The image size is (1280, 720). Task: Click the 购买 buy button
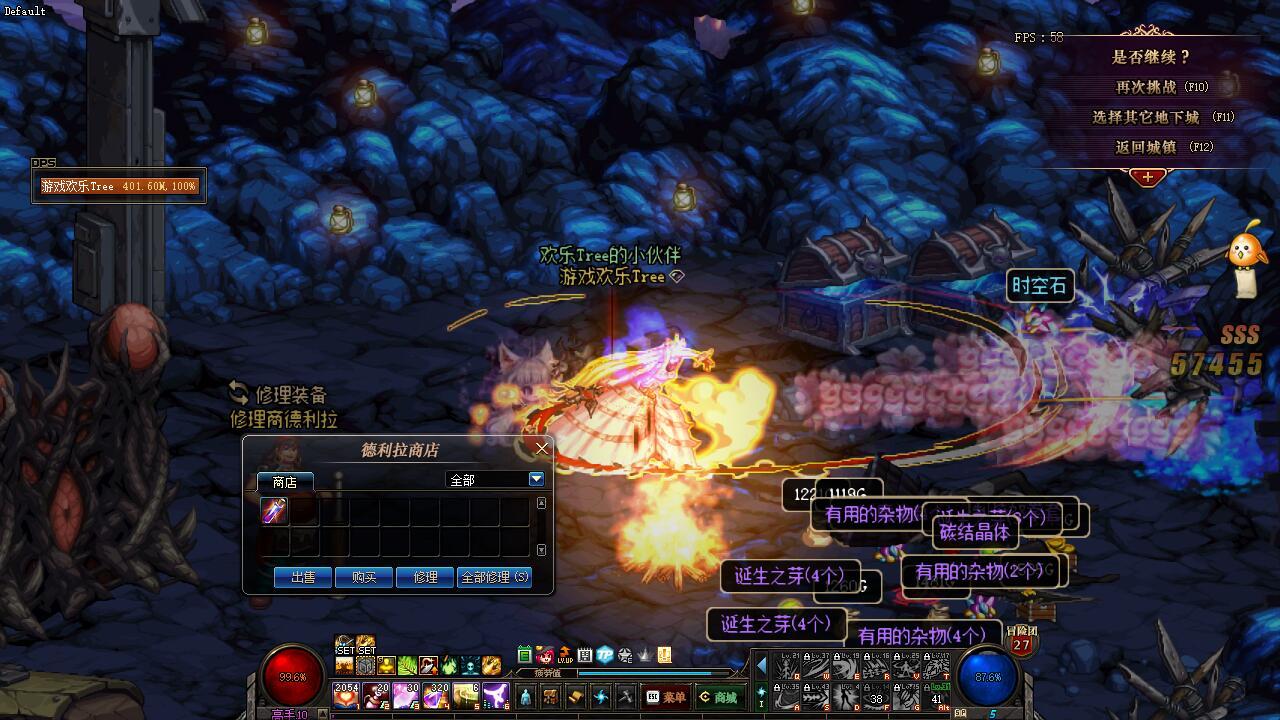[x=364, y=577]
